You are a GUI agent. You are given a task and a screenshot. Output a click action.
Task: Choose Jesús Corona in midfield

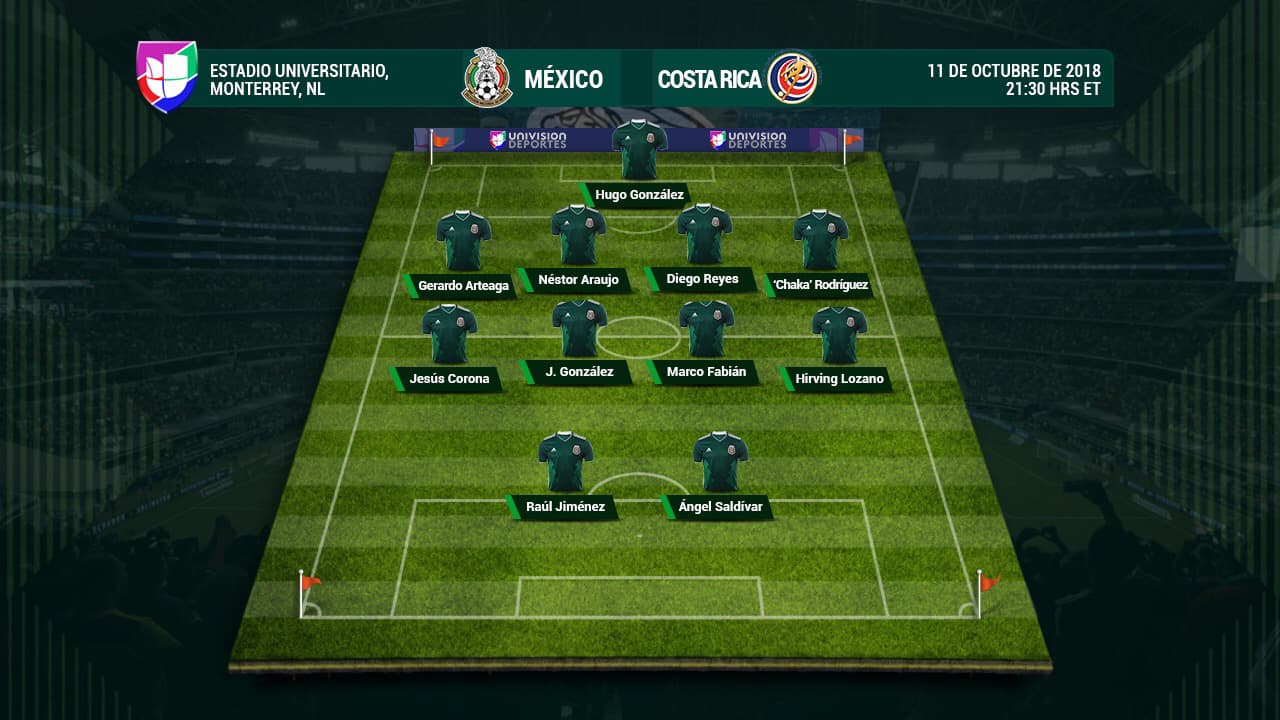(449, 379)
